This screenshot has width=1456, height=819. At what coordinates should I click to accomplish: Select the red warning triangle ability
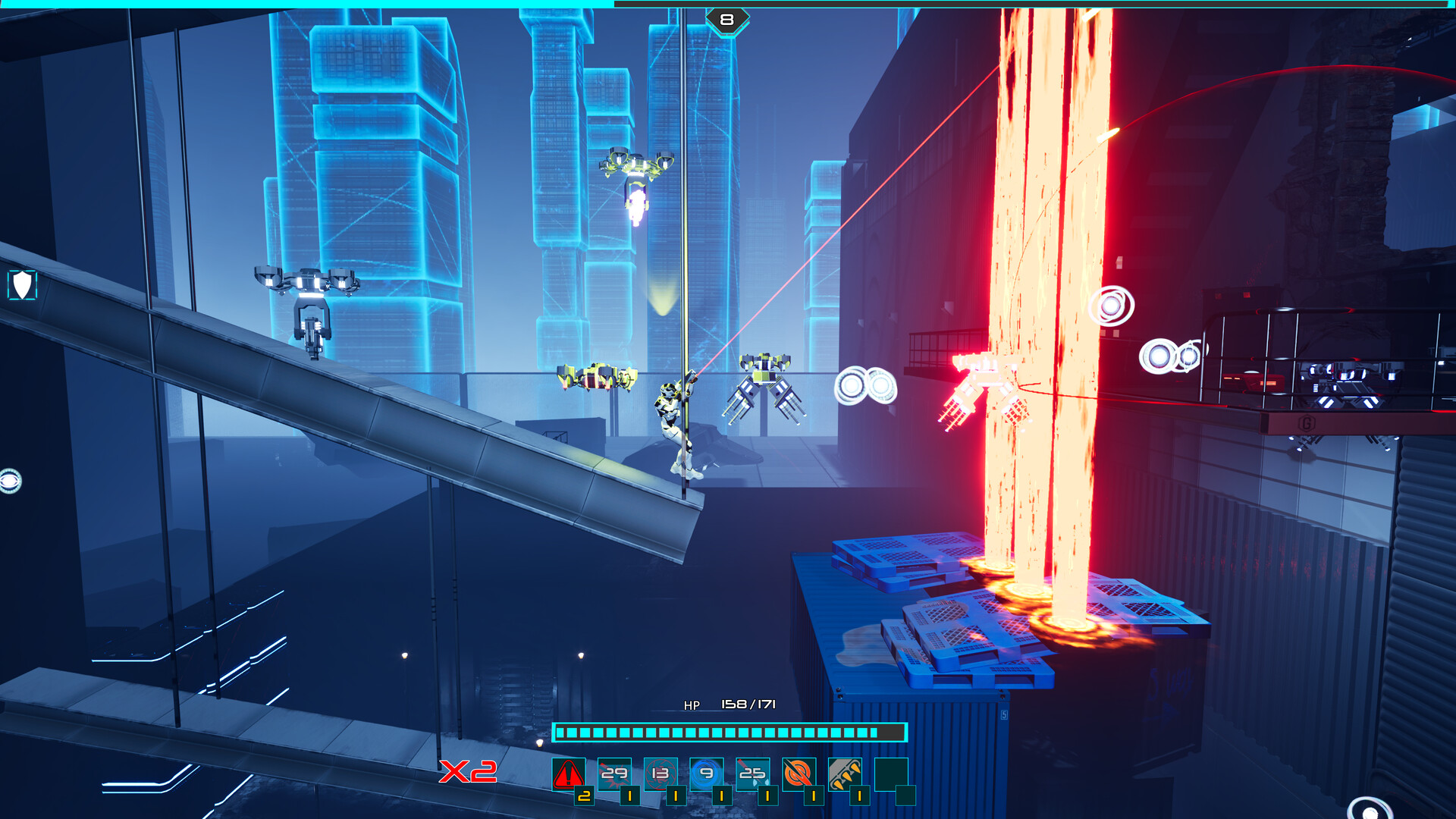point(568,774)
